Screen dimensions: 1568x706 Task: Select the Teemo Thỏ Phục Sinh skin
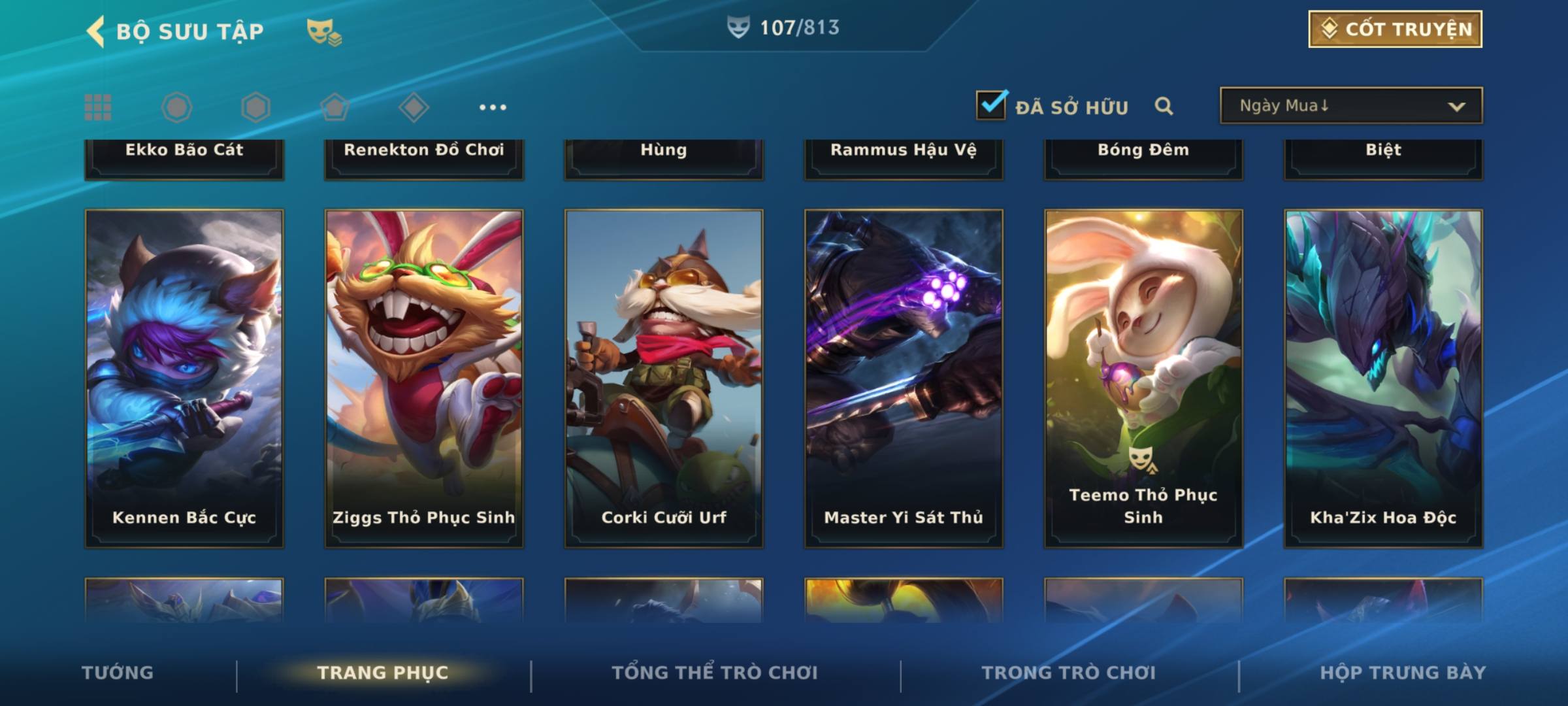[1143, 378]
